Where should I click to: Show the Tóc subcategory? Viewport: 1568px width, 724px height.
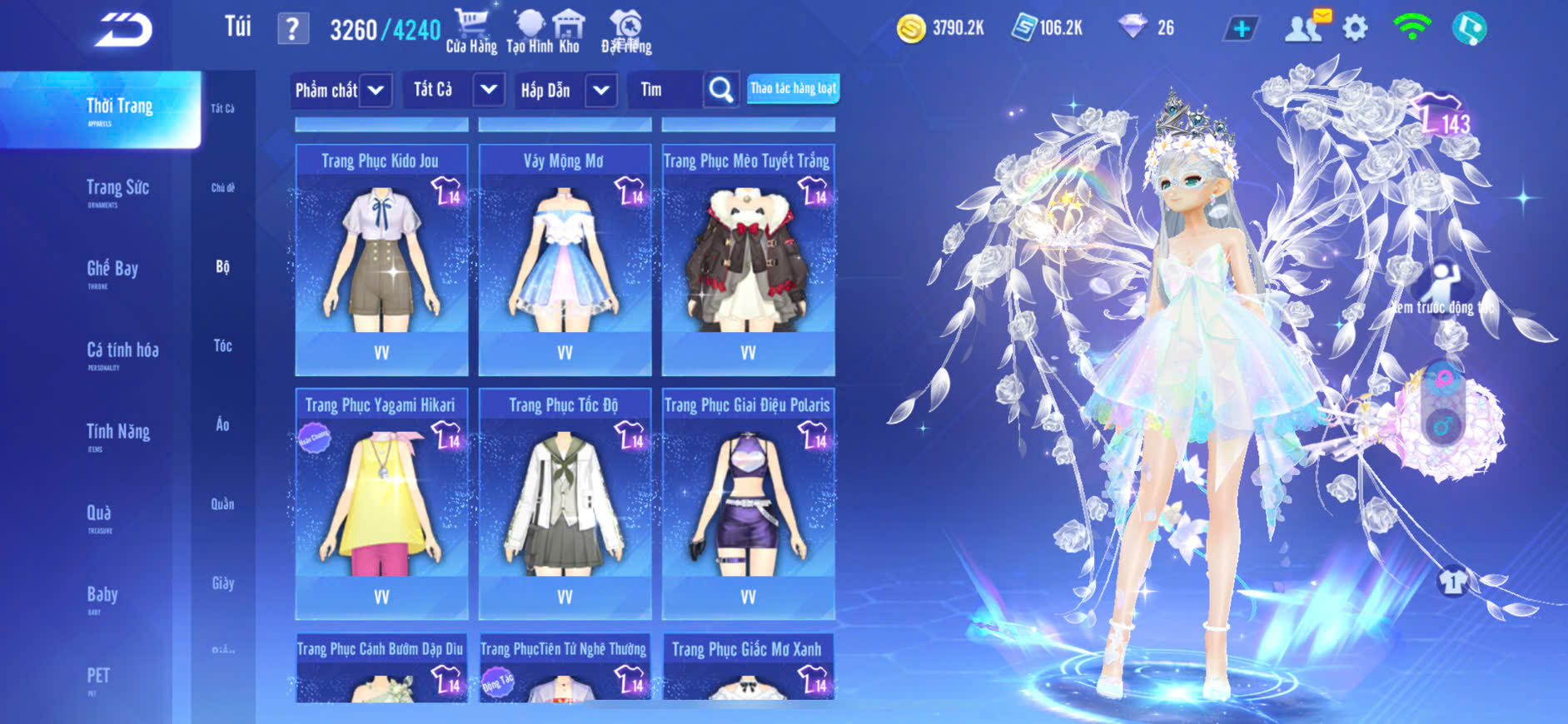222,345
